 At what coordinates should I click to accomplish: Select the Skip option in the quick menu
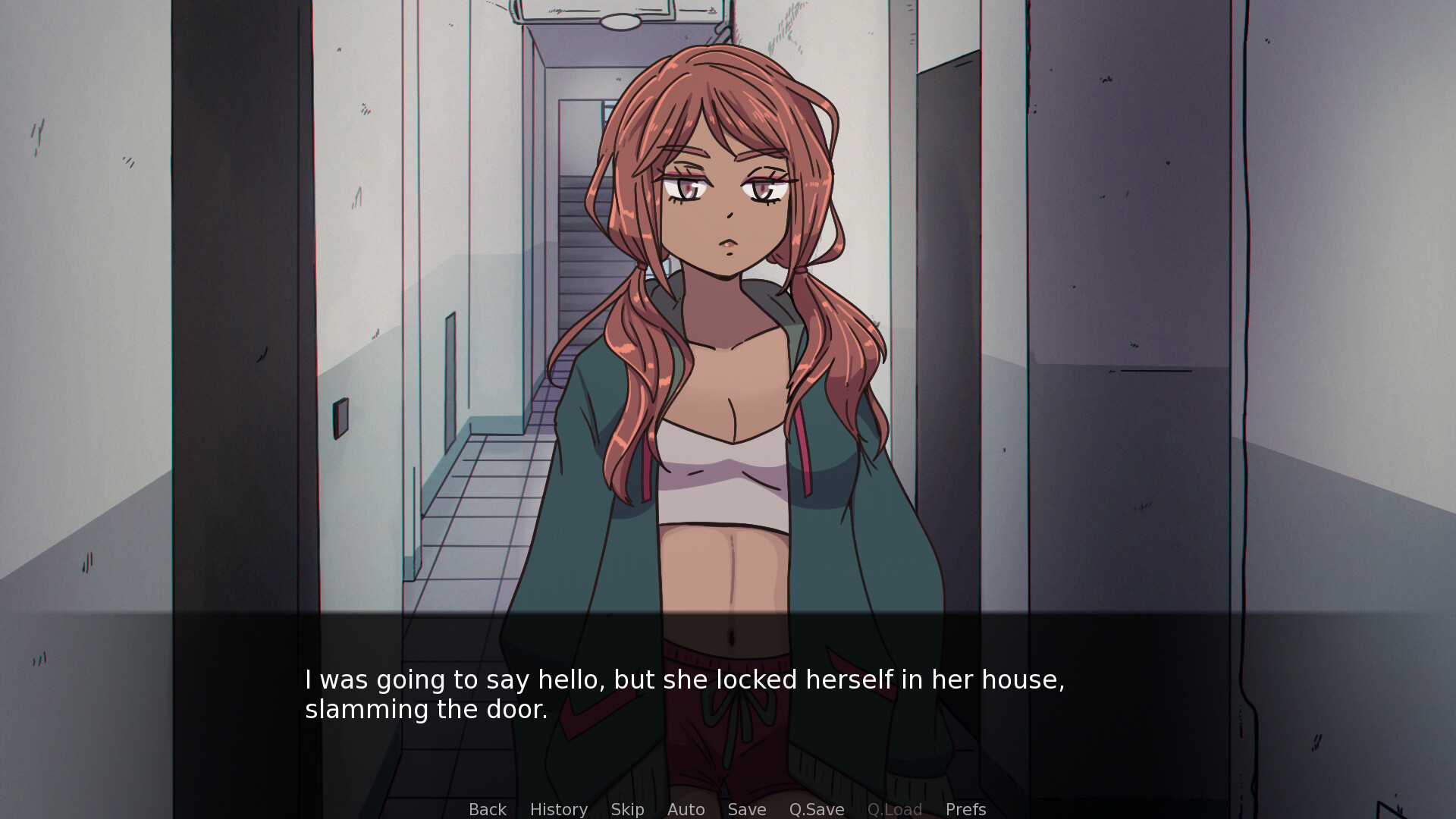point(627,809)
